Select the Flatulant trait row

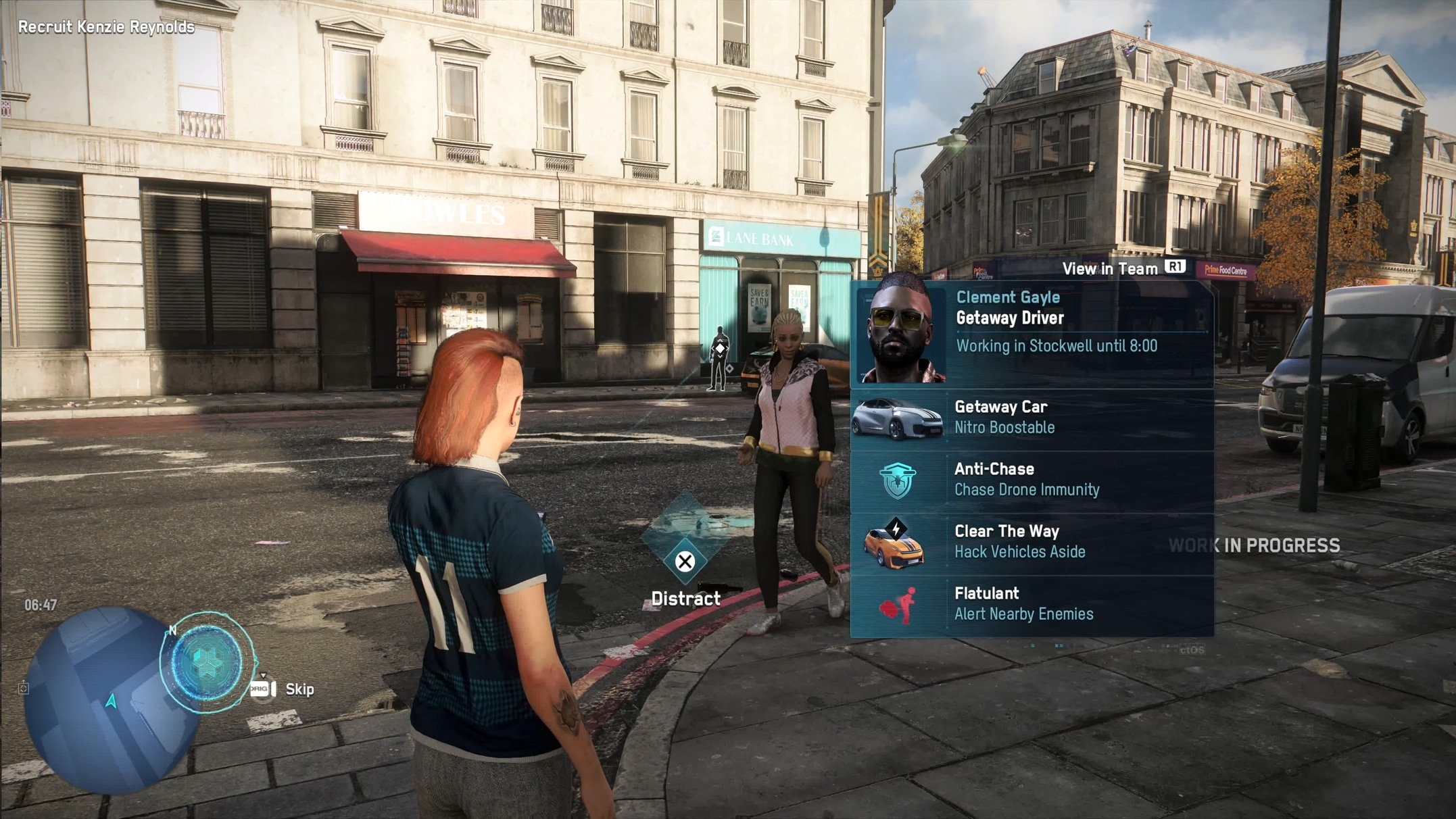pyautogui.click(x=1032, y=604)
